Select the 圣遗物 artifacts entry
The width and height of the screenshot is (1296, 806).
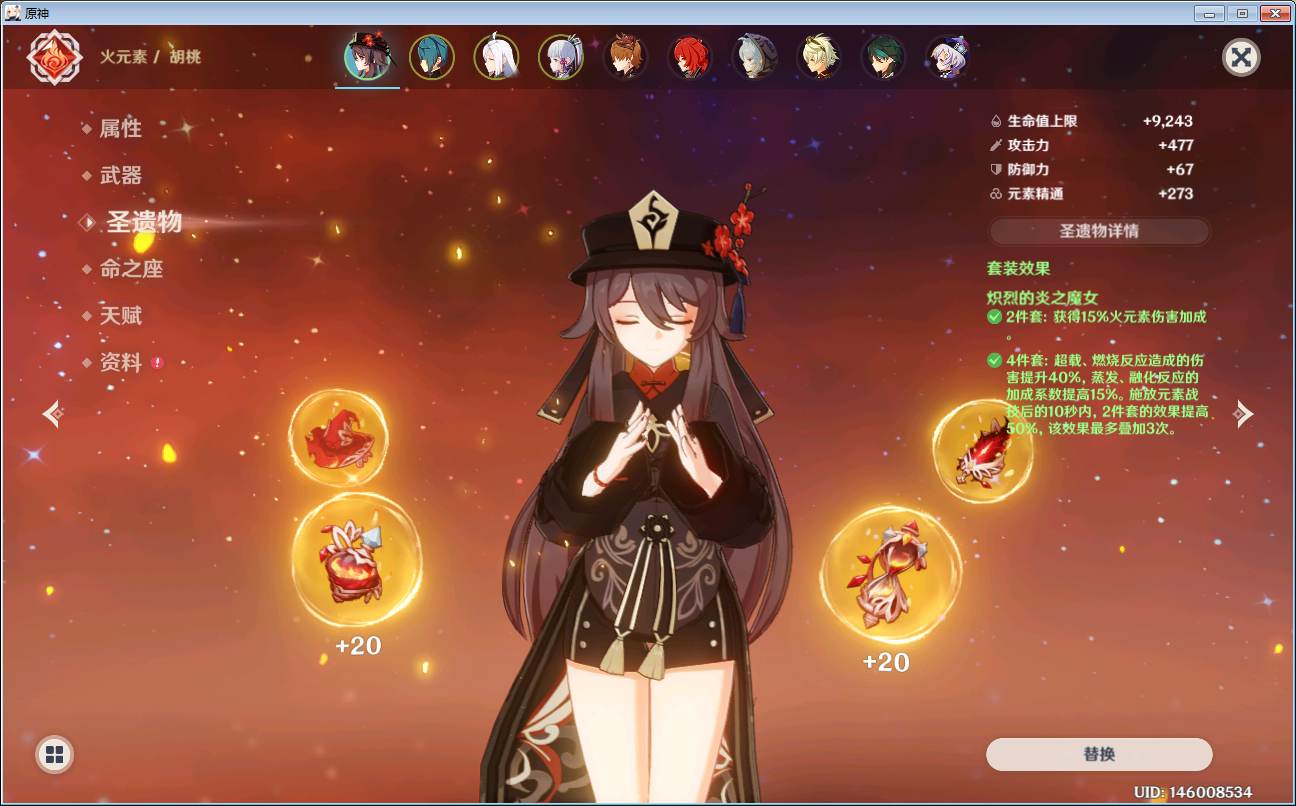coord(144,222)
